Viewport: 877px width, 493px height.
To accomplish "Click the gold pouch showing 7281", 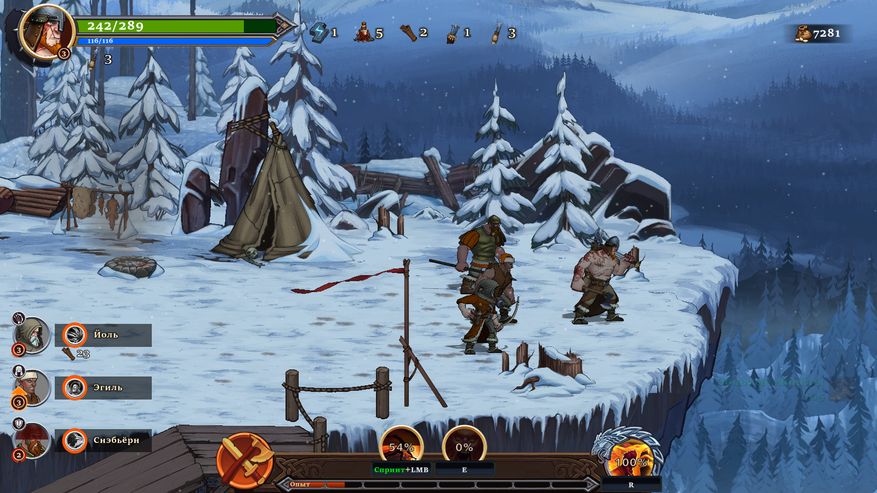I will click(802, 33).
